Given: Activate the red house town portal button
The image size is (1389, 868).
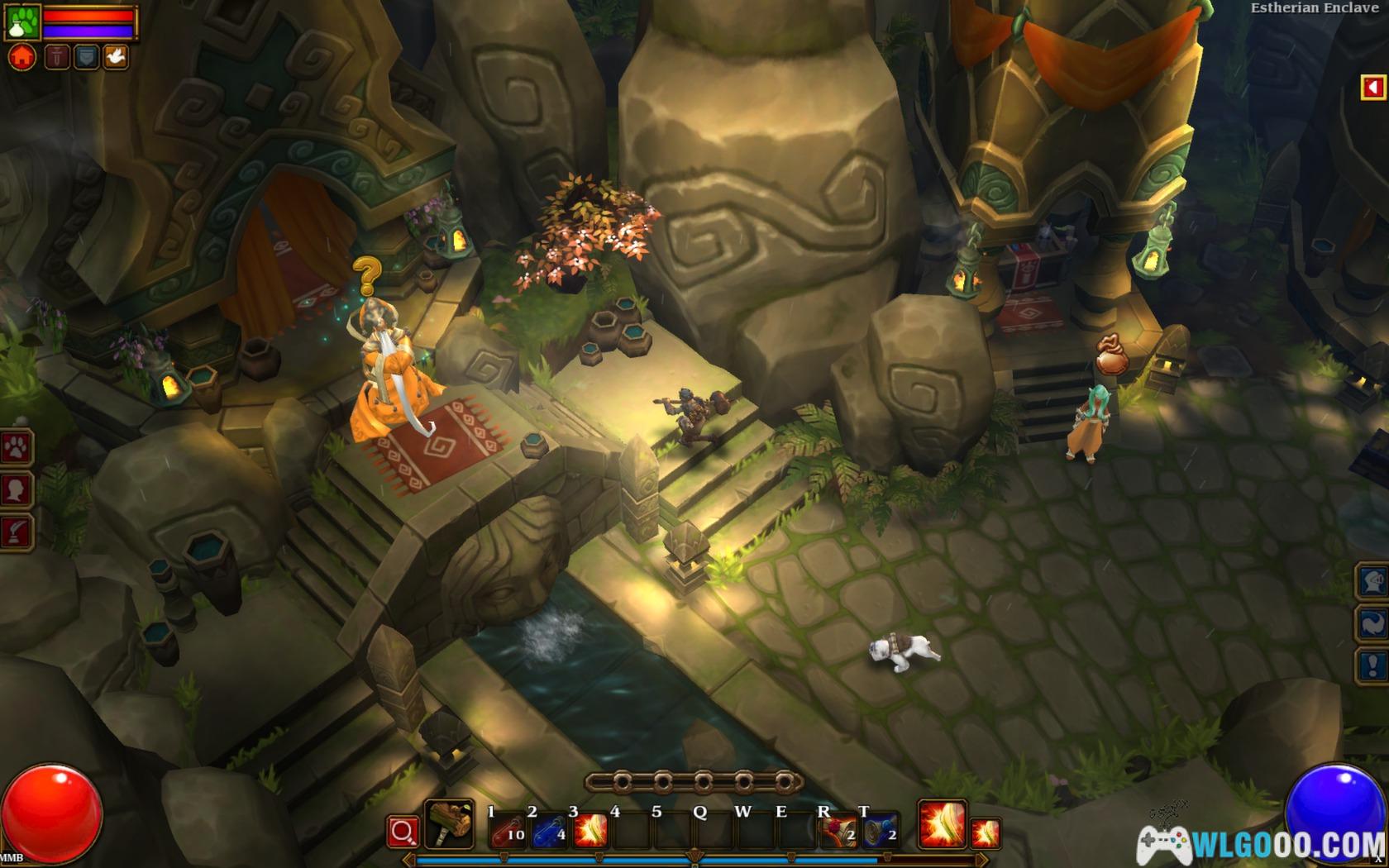Looking at the screenshot, I should [x=22, y=57].
